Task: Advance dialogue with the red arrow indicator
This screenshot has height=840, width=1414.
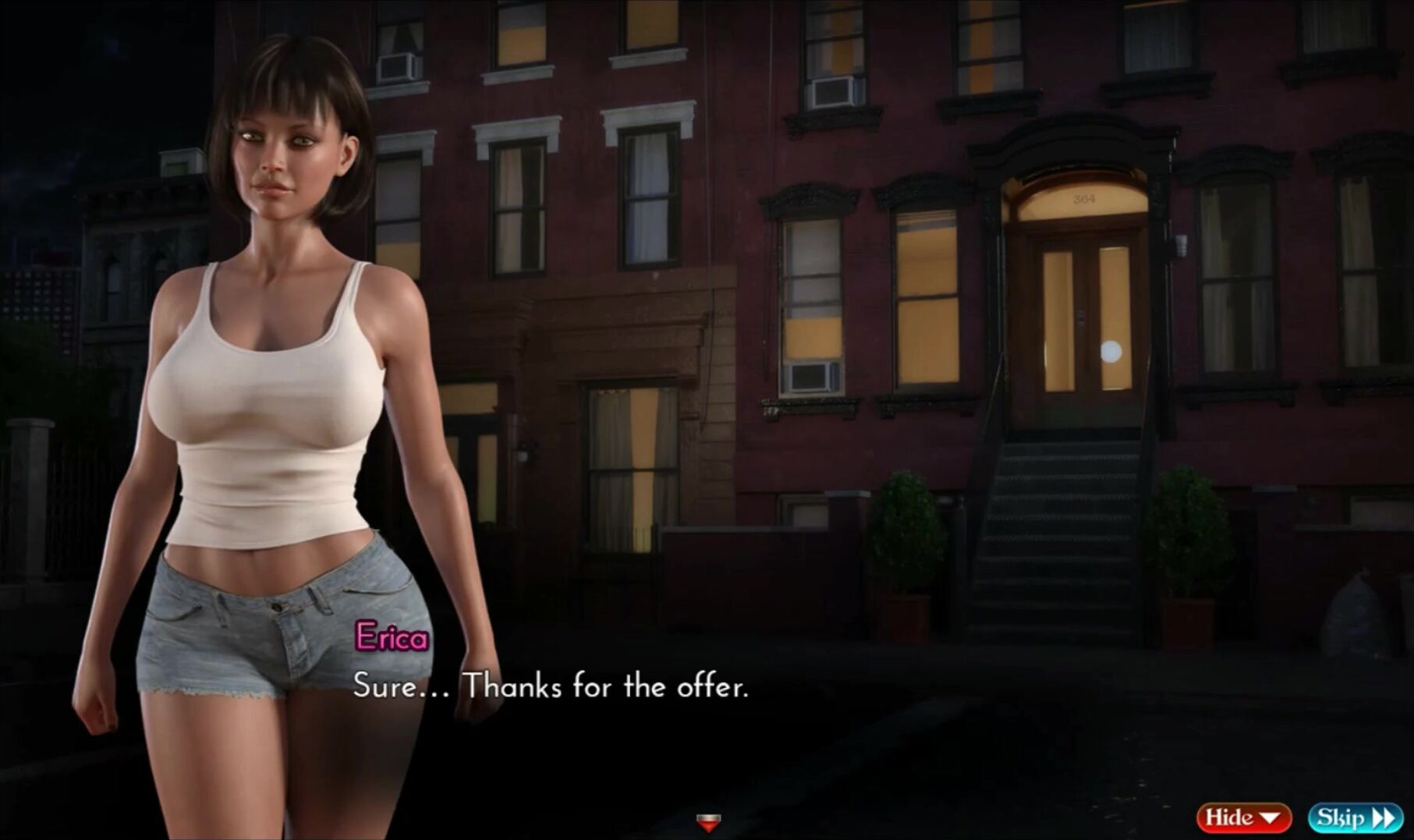Action: tap(708, 821)
